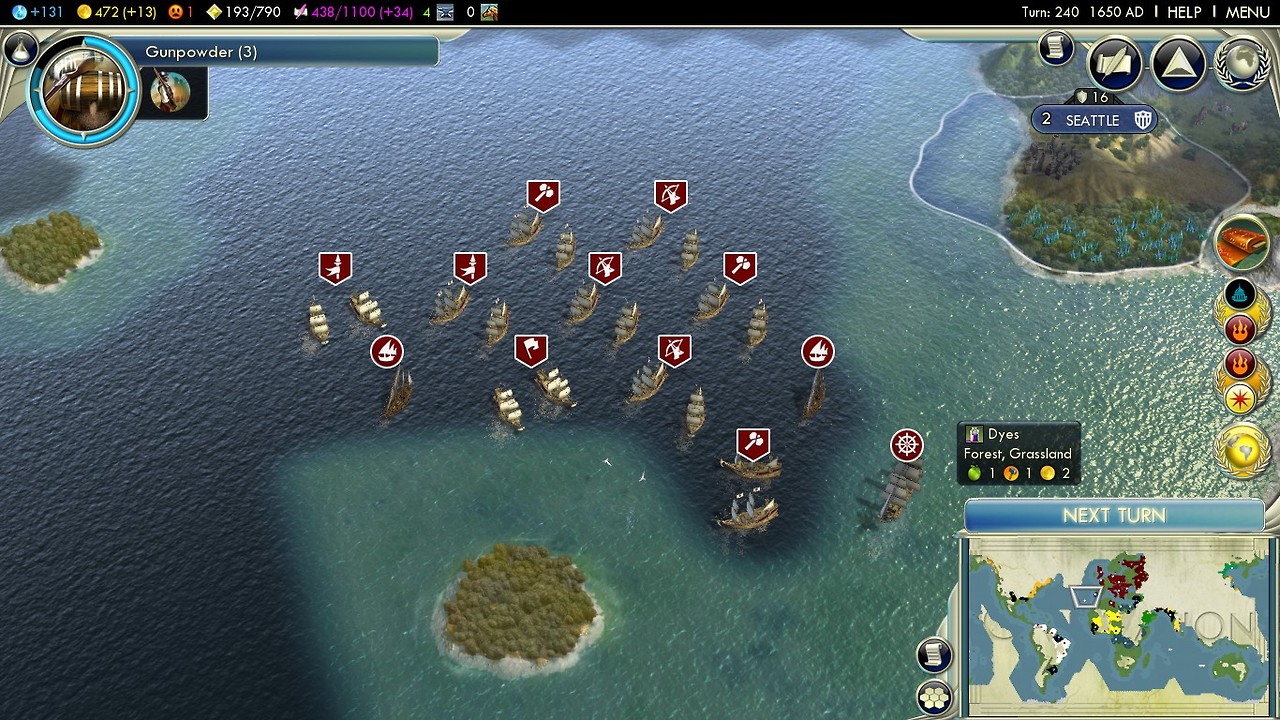Viewport: 1280px width, 720px height.
Task: Open minimap options scroll button
Action: 933,655
